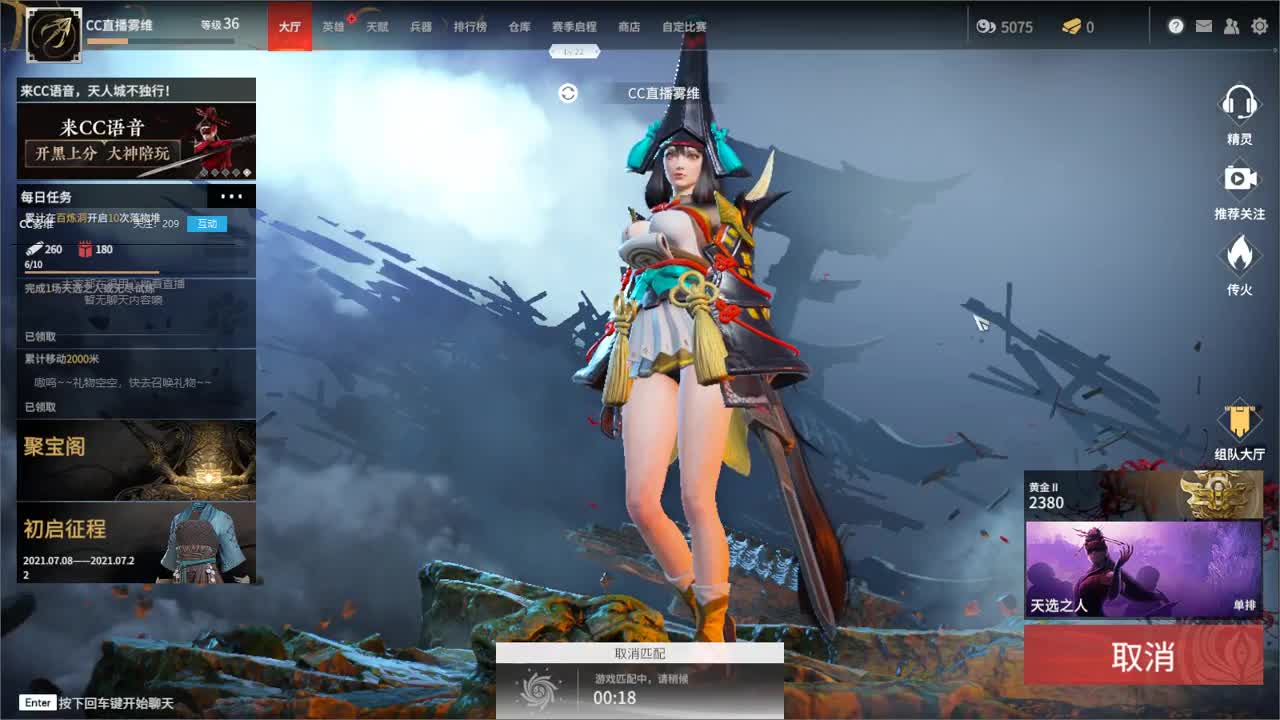Click the red 取消 cancel button

(x=1143, y=655)
